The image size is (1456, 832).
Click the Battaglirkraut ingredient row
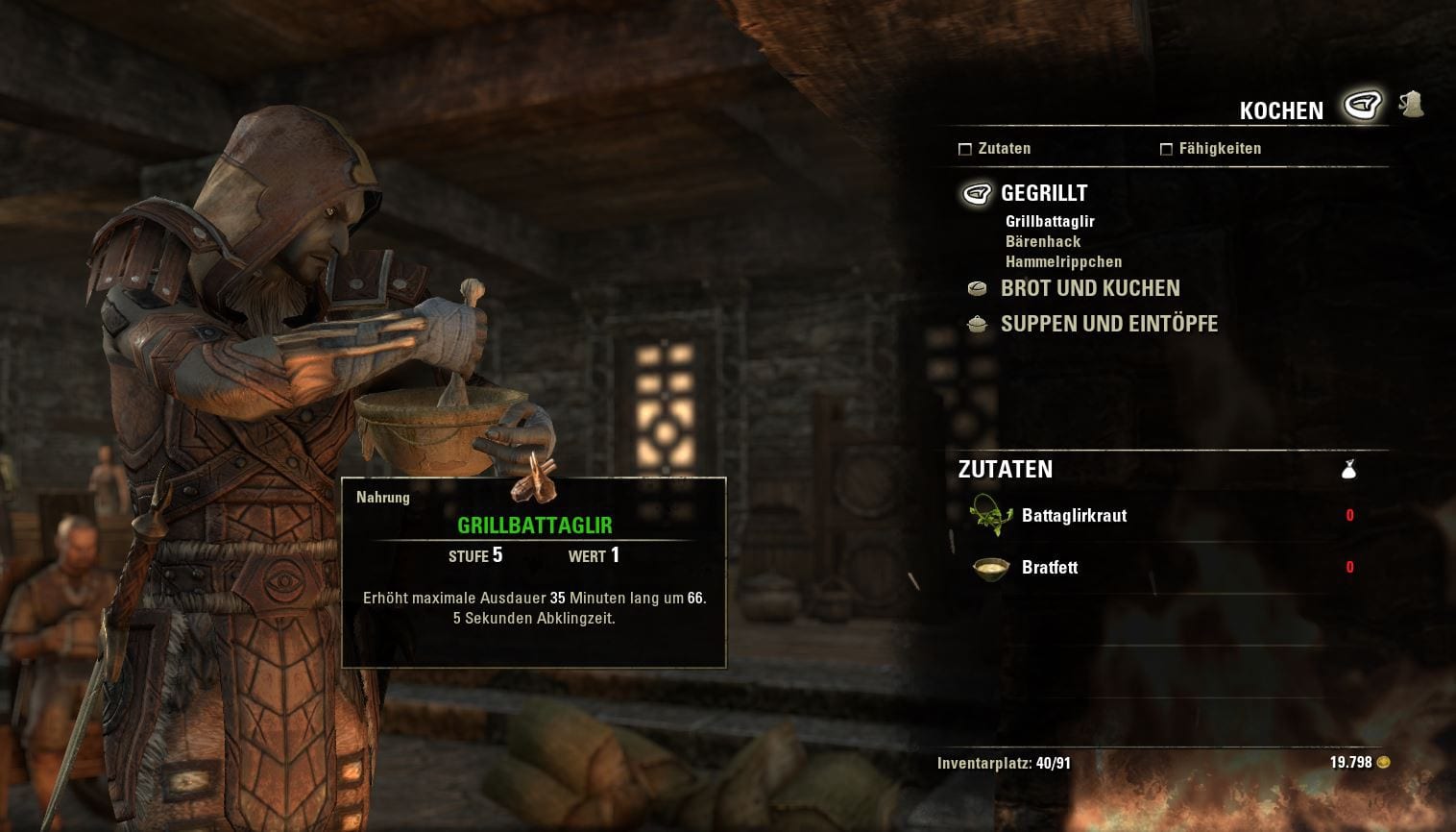coord(1074,516)
